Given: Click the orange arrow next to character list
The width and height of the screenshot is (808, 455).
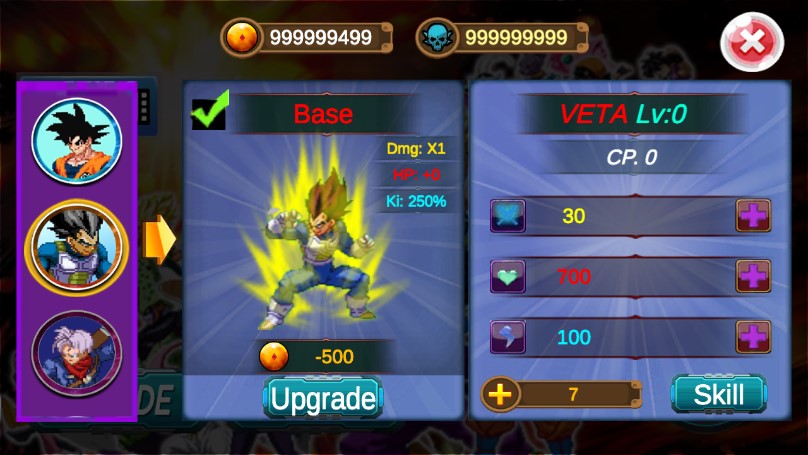Looking at the screenshot, I should (x=158, y=240).
